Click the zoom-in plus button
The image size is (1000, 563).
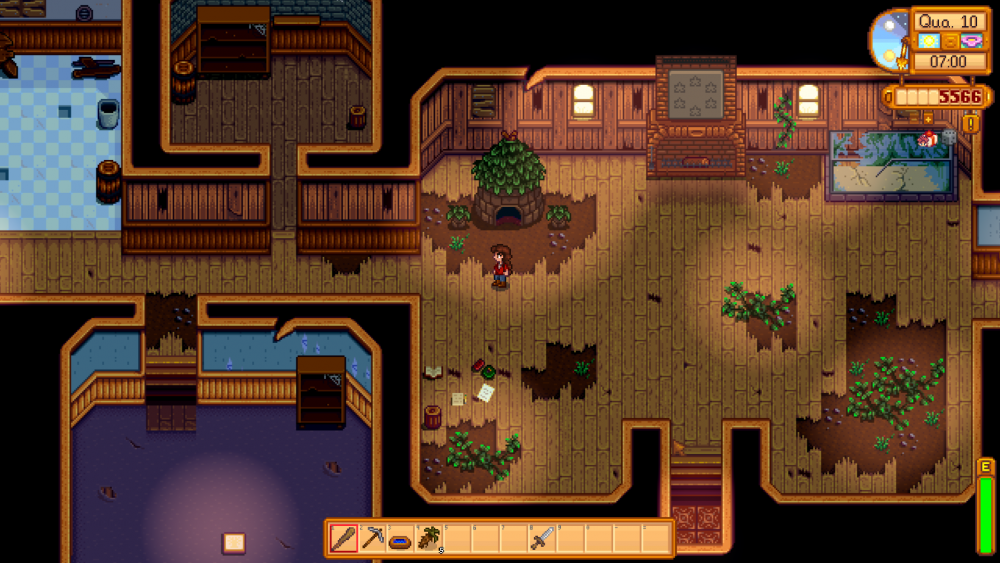(928, 118)
